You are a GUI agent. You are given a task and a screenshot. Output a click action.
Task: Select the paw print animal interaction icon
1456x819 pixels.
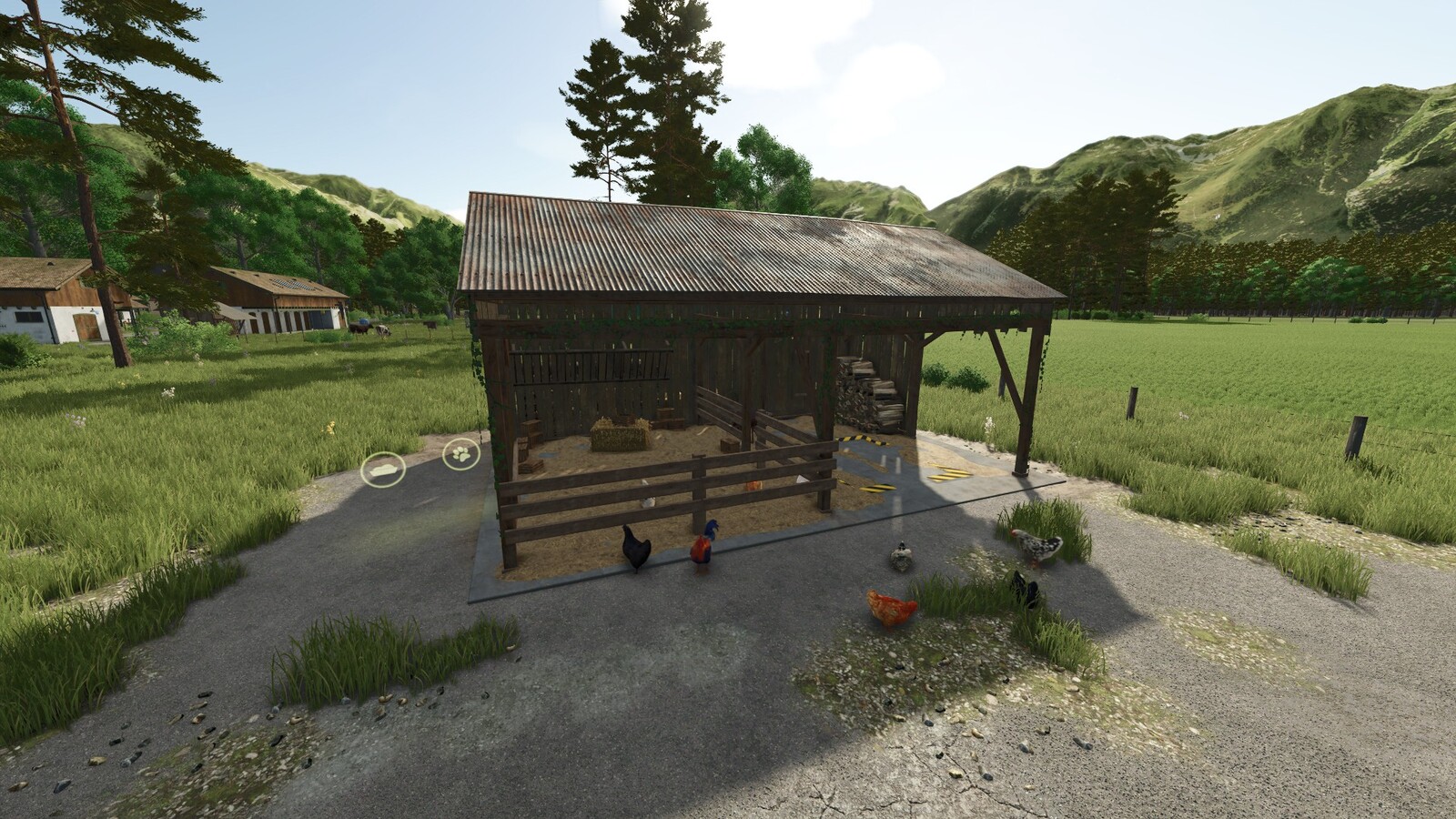click(x=460, y=454)
